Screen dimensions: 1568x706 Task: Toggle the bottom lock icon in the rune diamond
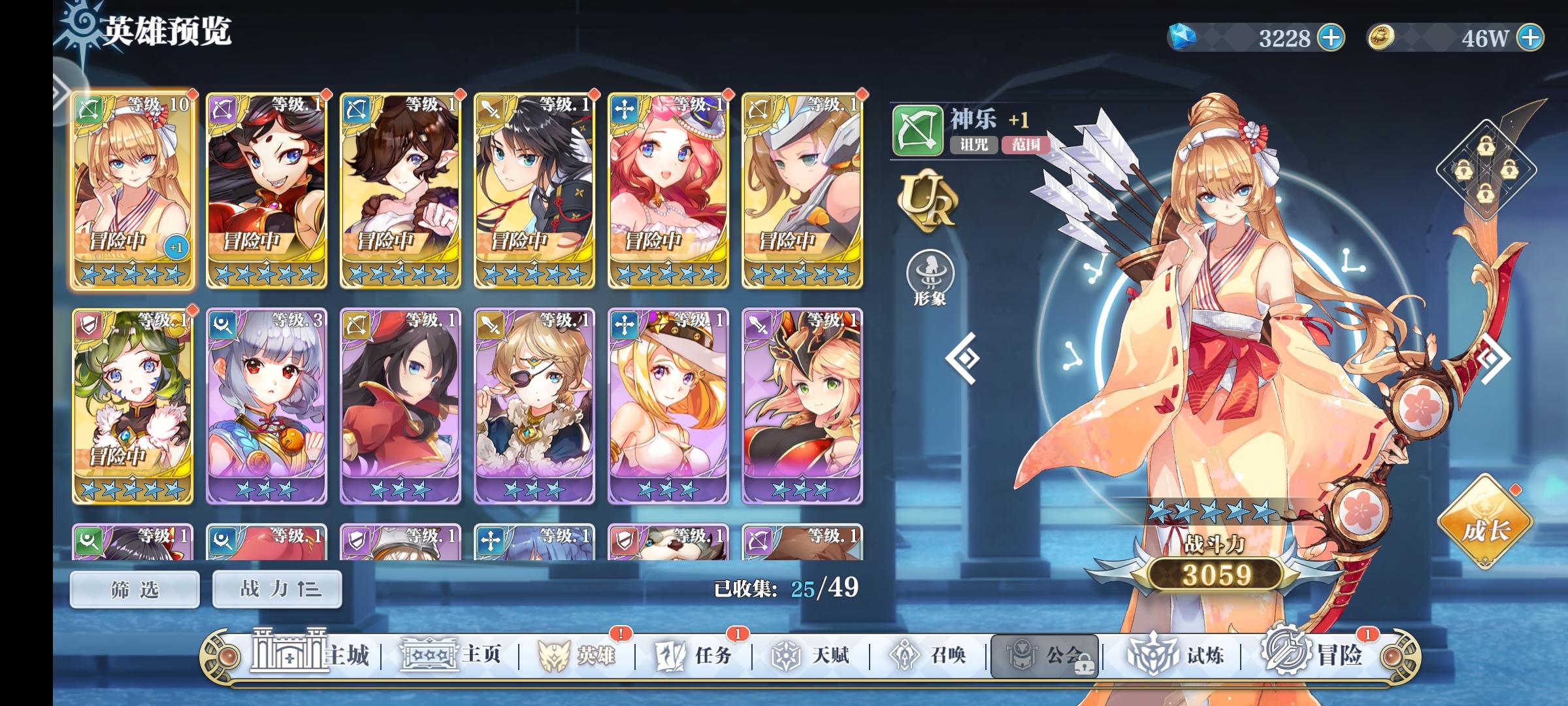pyautogui.click(x=1485, y=193)
